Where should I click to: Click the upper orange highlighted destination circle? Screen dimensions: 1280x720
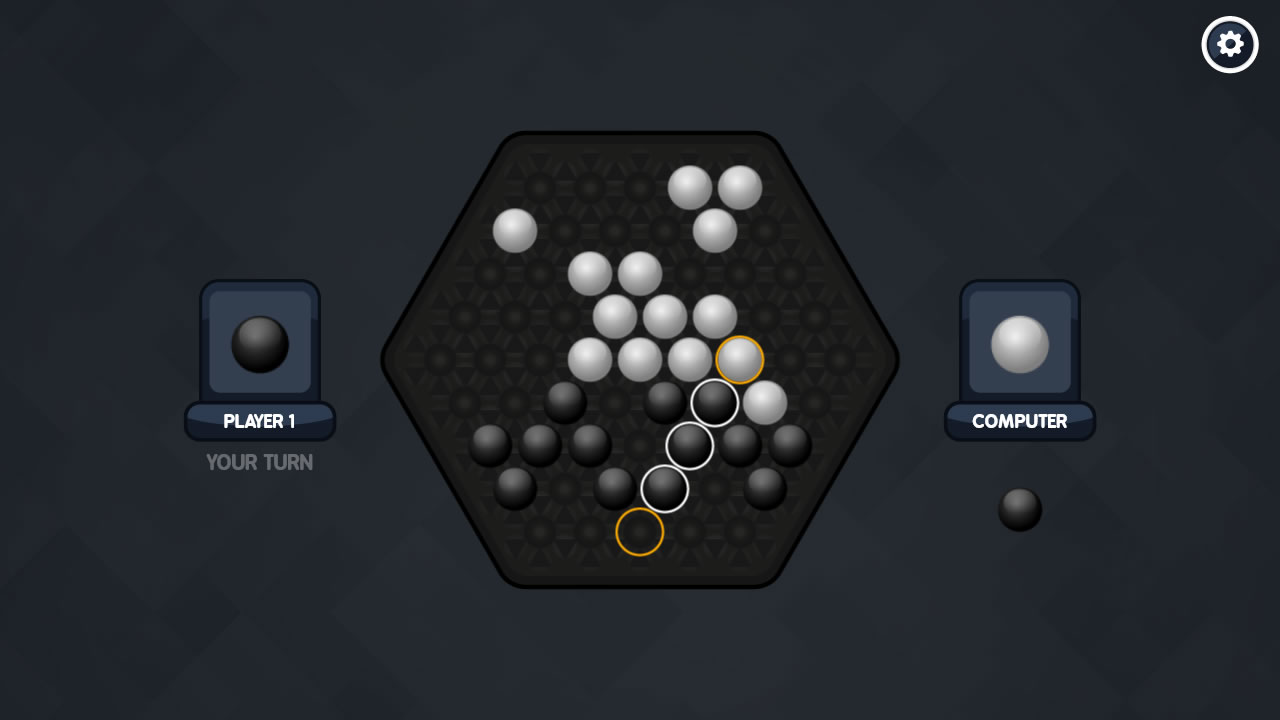[738, 358]
